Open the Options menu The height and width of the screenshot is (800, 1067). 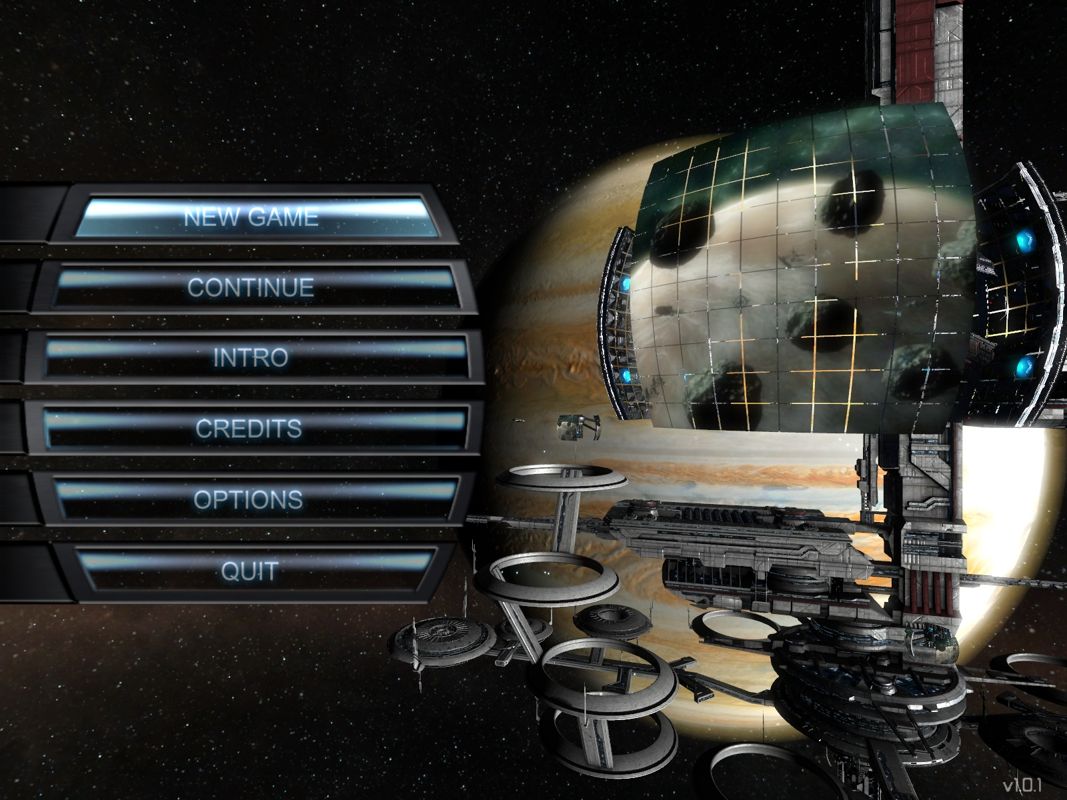(x=250, y=499)
